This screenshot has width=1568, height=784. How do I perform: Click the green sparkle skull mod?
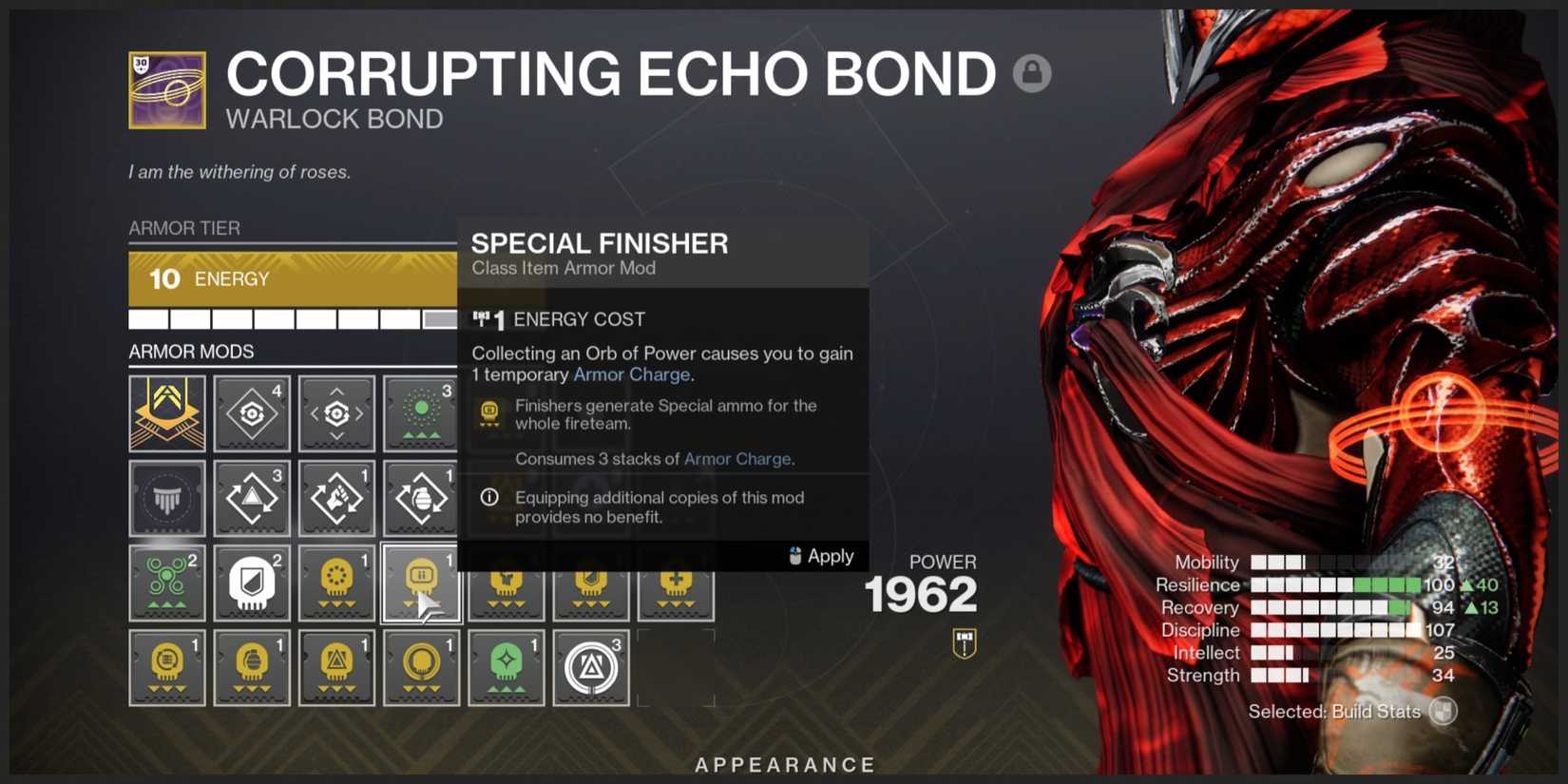(x=505, y=667)
